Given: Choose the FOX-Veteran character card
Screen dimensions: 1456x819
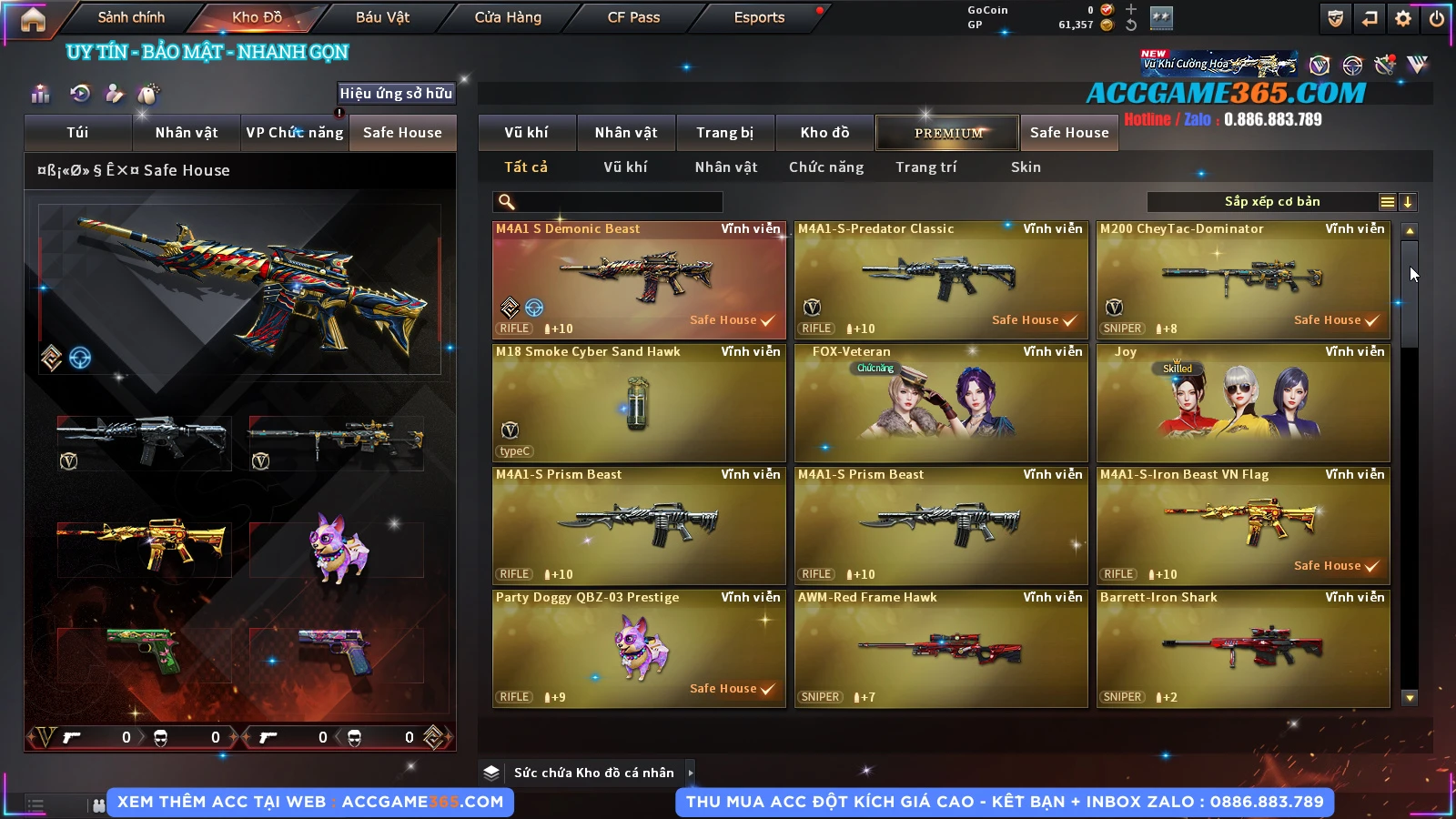Looking at the screenshot, I should click(941, 403).
